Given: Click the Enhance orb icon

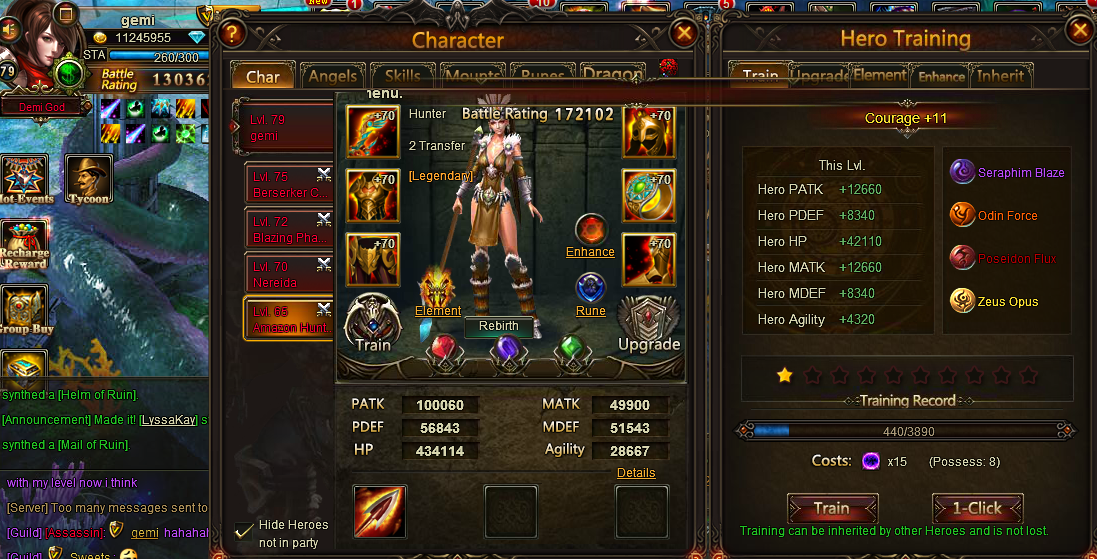Looking at the screenshot, I should coord(590,229).
